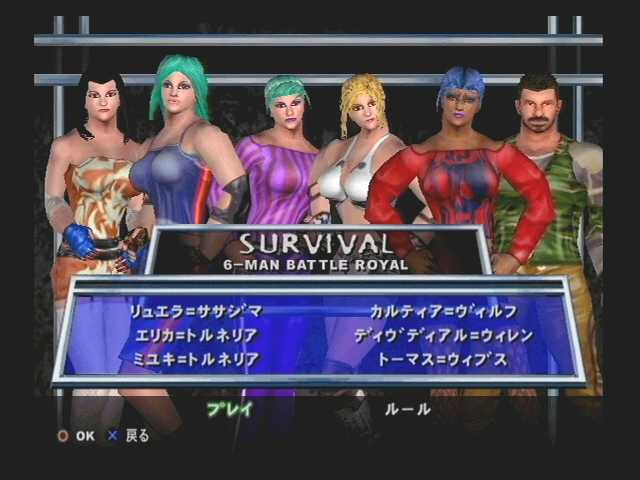640x480 pixels.
Task: Click the ミユキ=トルネリア roster row
Action: click(x=194, y=358)
